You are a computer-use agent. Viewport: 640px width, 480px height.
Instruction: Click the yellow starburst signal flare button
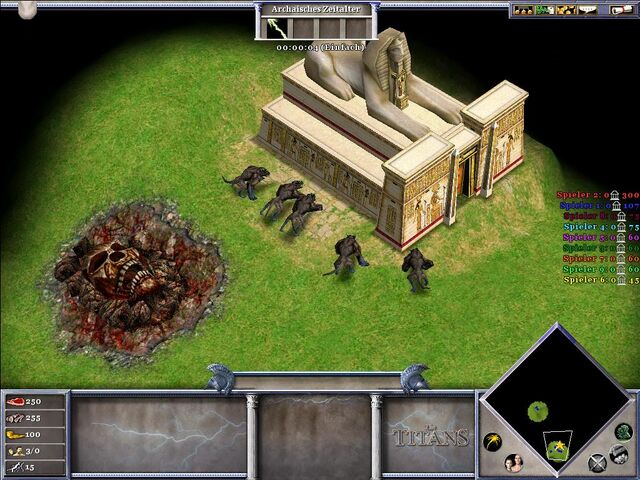(x=492, y=441)
